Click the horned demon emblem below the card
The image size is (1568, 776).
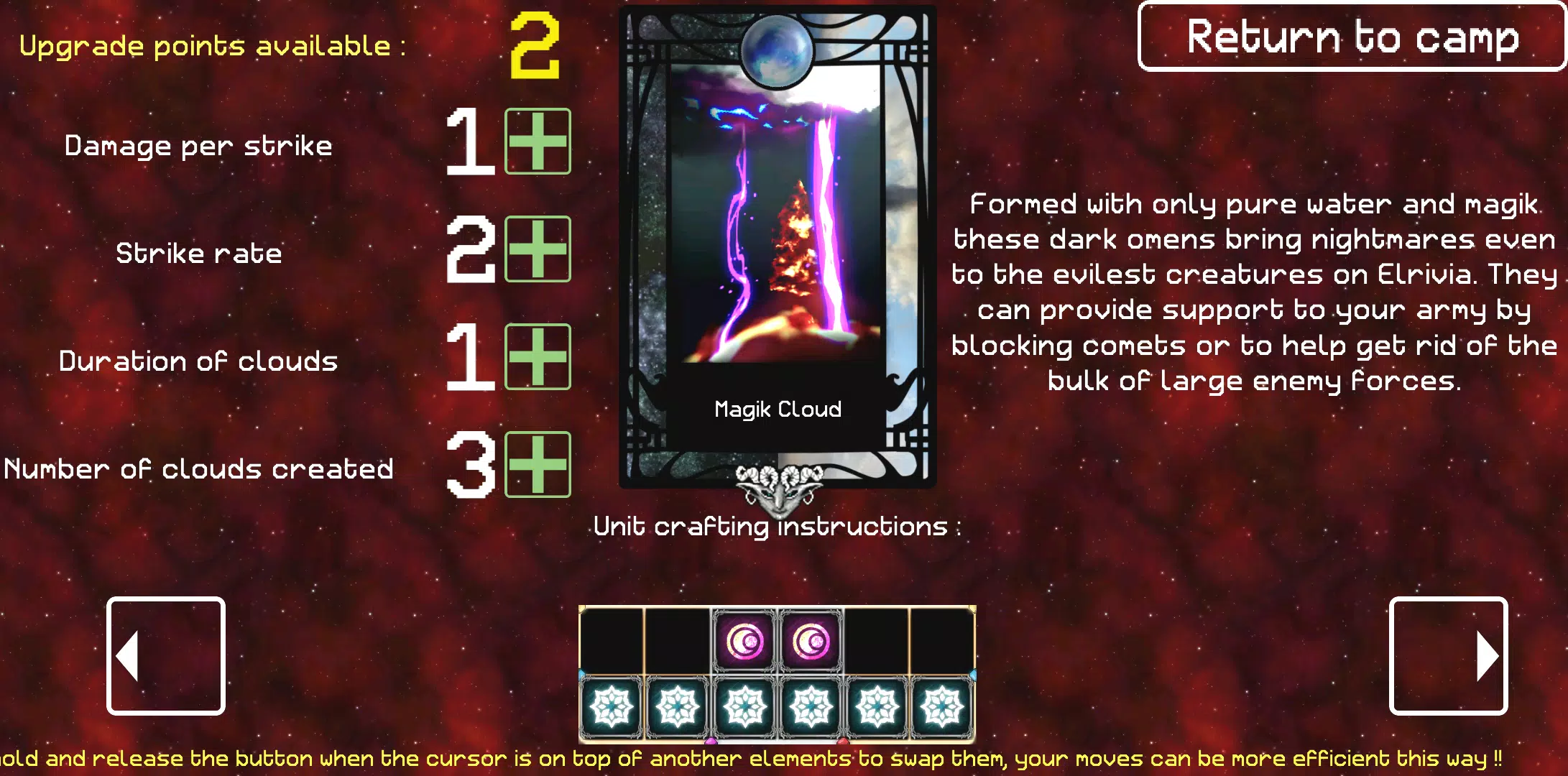click(x=778, y=487)
